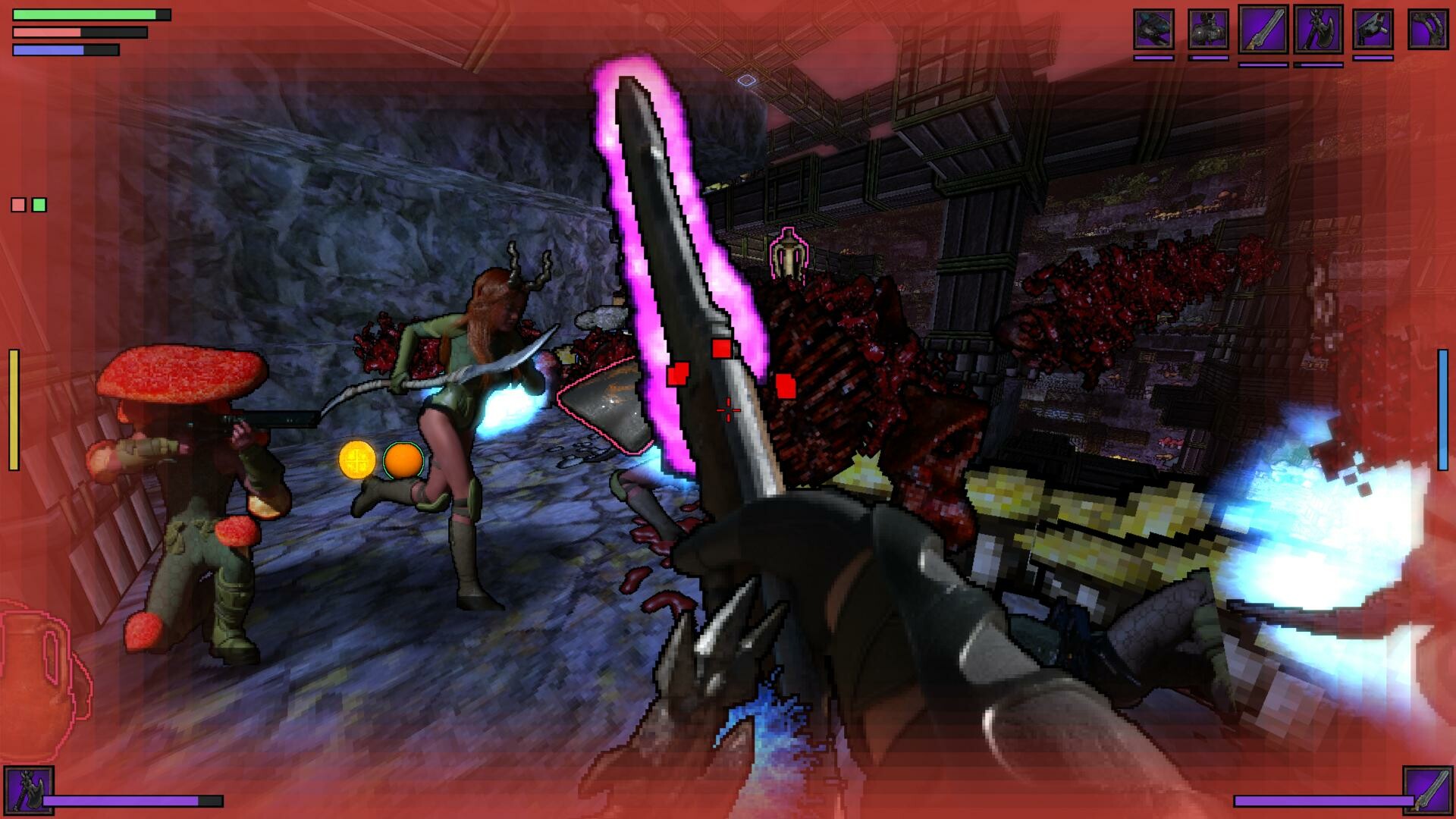
Task: Click the yellow coin pickup with cross emblem
Action: 355,461
